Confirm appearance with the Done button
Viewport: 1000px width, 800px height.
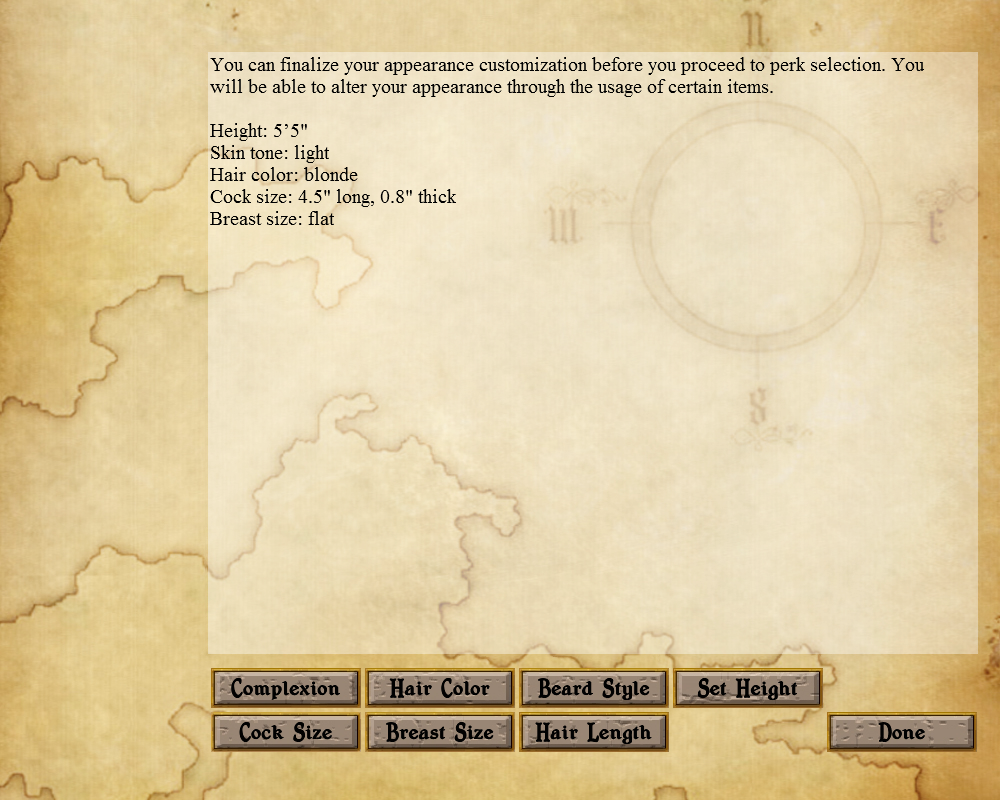click(902, 732)
